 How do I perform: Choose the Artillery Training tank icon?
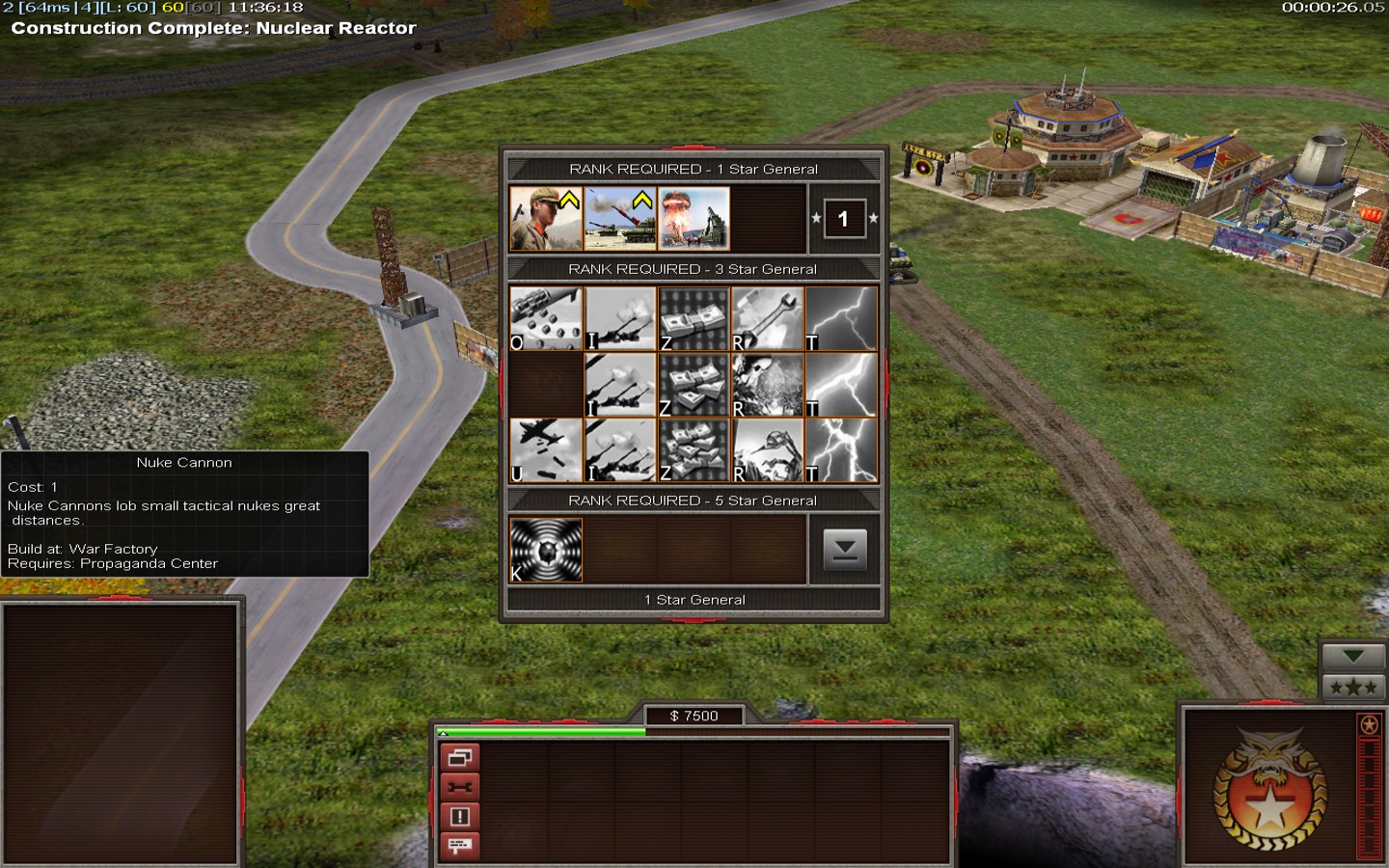coord(620,219)
